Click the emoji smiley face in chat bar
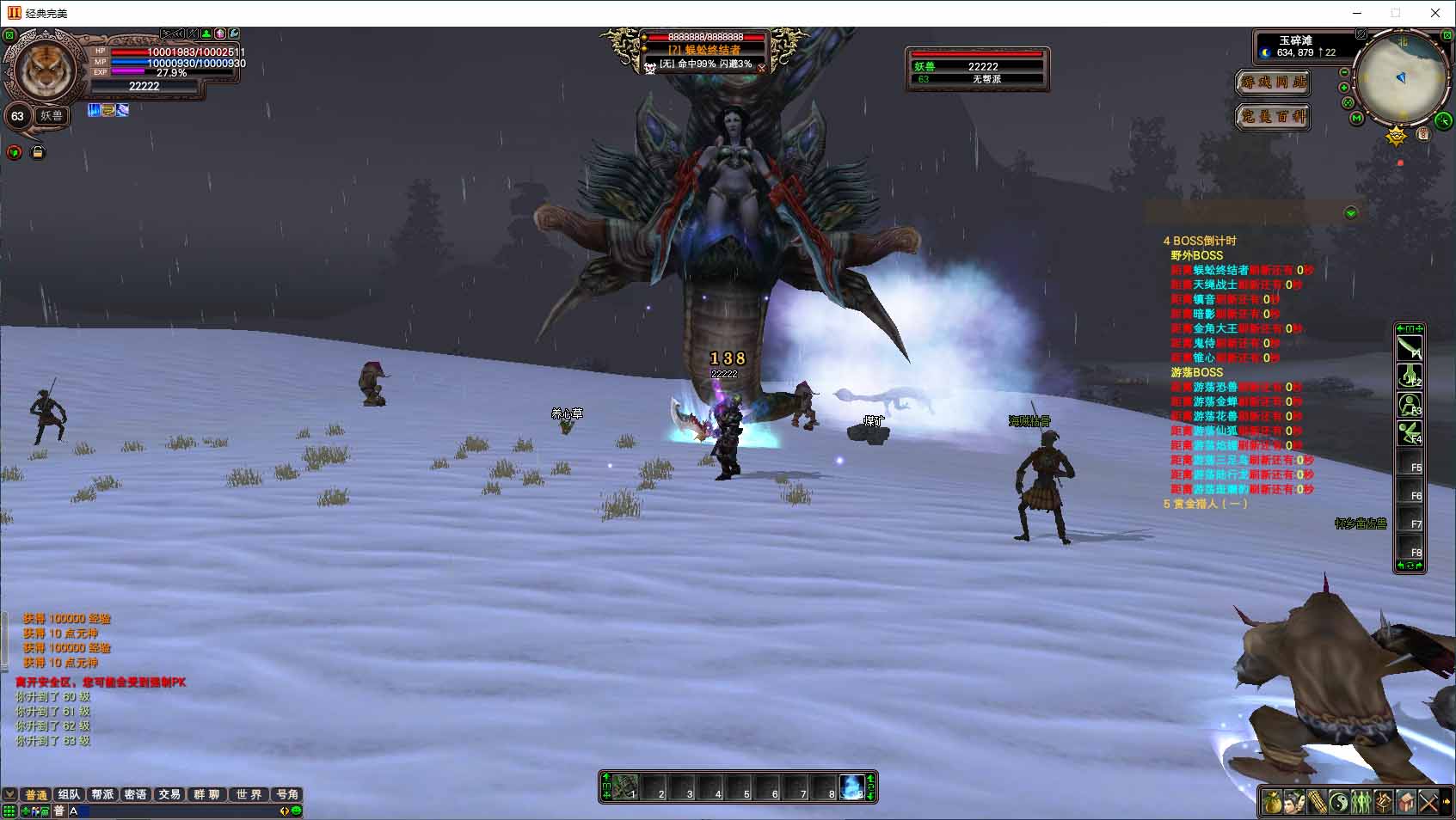This screenshot has width=1456, height=820. (297, 811)
